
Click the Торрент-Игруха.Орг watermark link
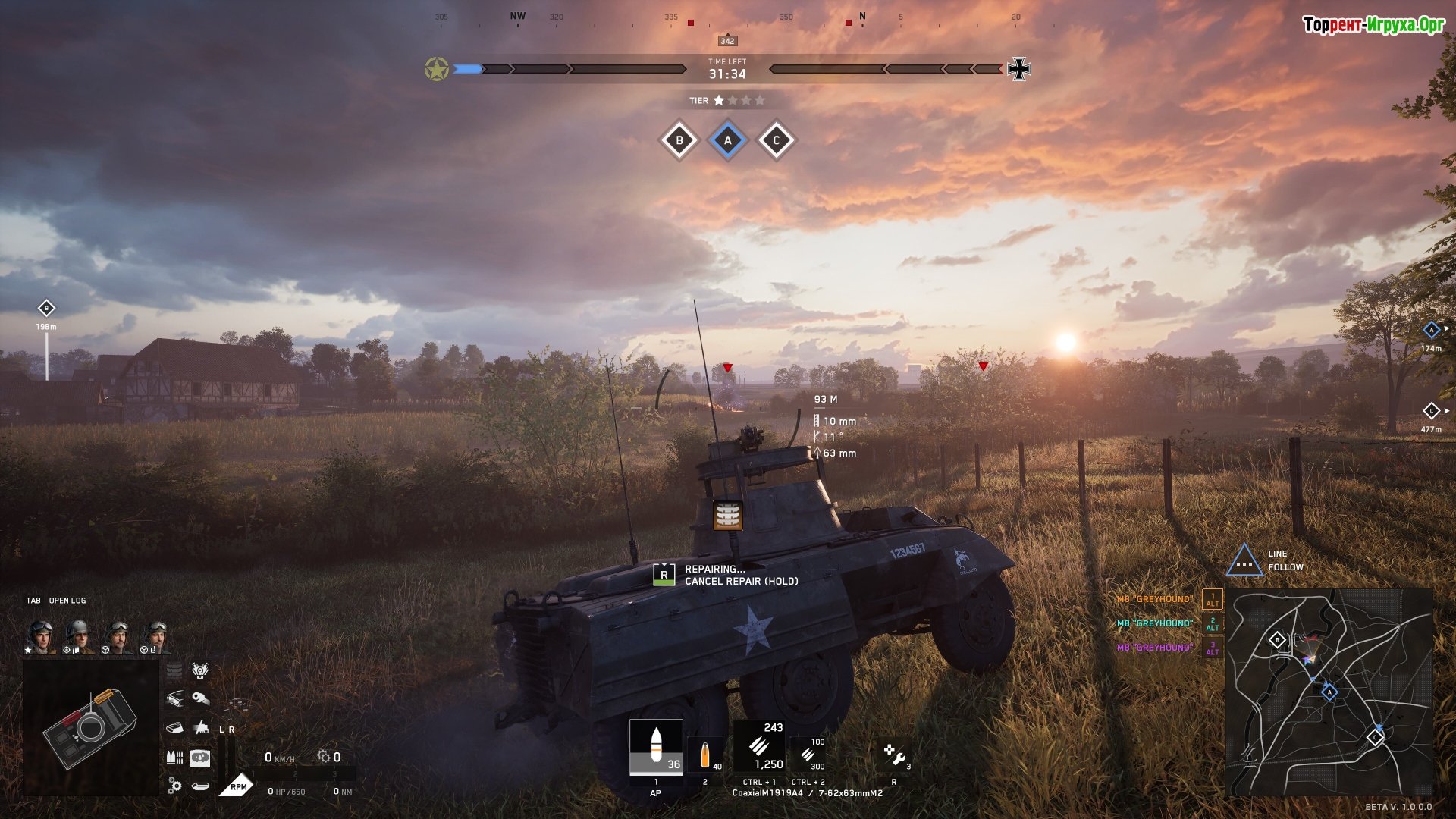(x=1373, y=25)
